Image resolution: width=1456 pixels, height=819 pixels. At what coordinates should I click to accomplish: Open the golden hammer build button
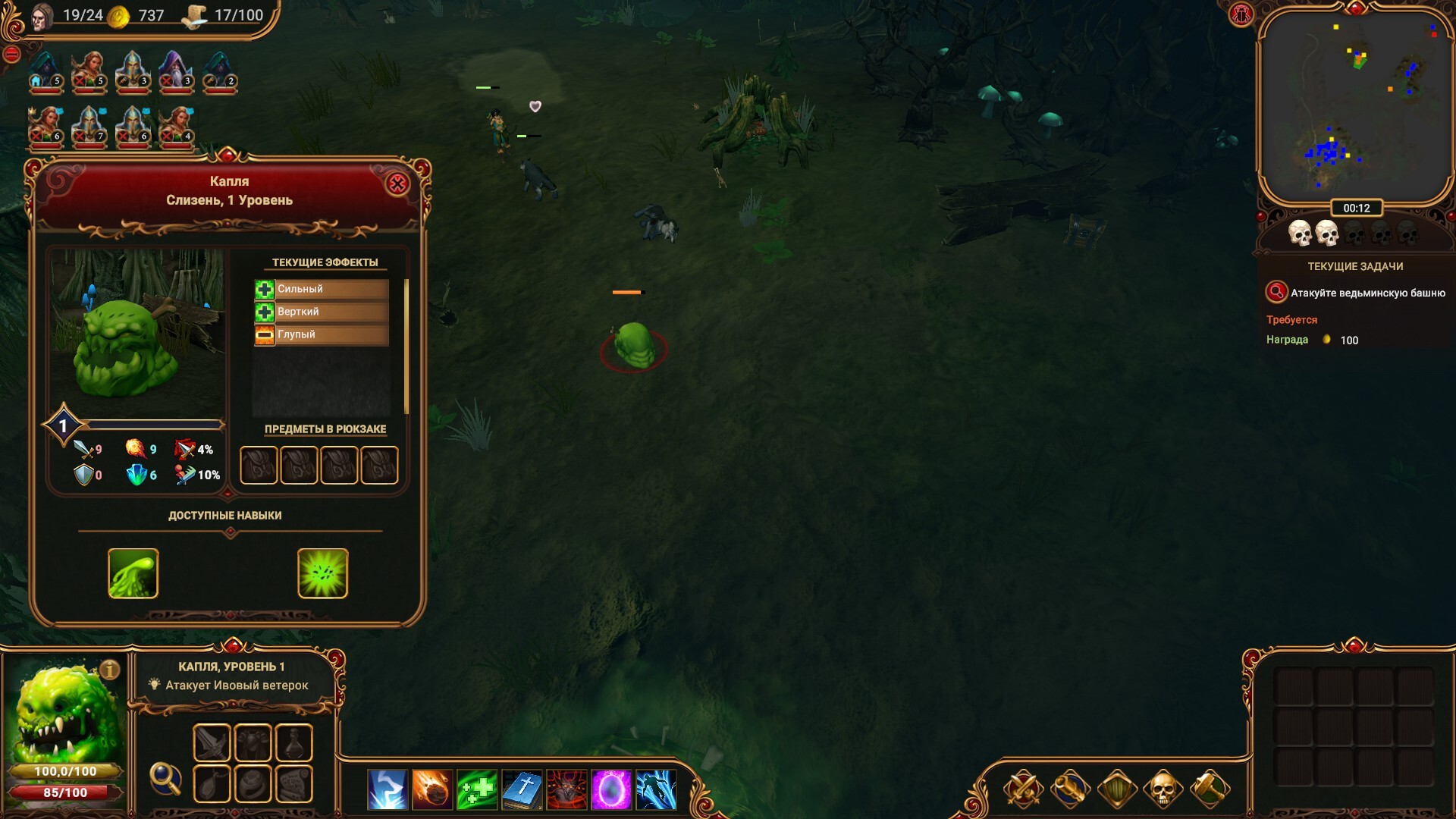1210,789
